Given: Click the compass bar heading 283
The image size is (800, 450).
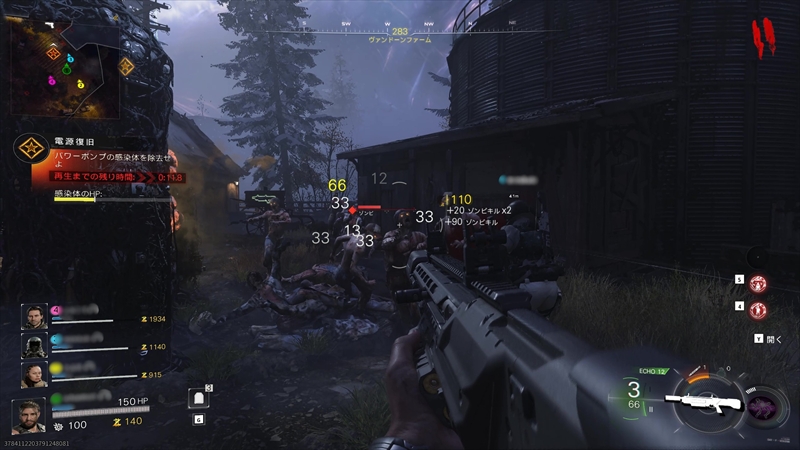Looking at the screenshot, I should (x=399, y=32).
